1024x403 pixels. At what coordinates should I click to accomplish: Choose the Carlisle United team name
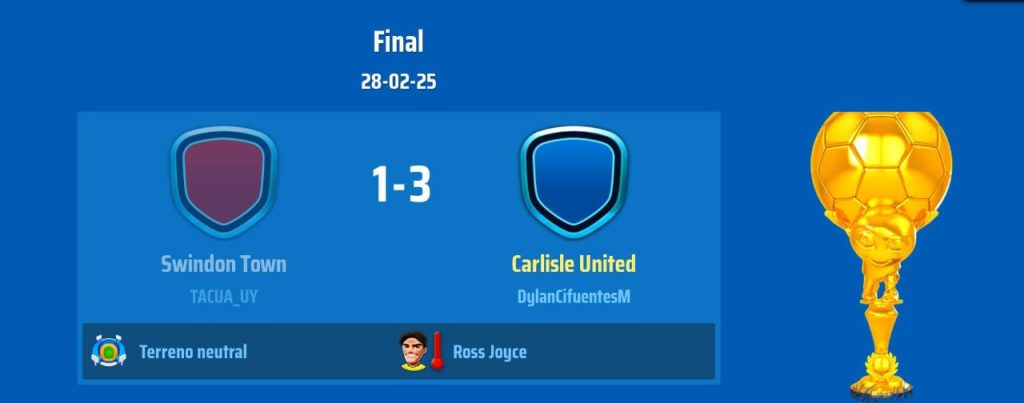(573, 264)
